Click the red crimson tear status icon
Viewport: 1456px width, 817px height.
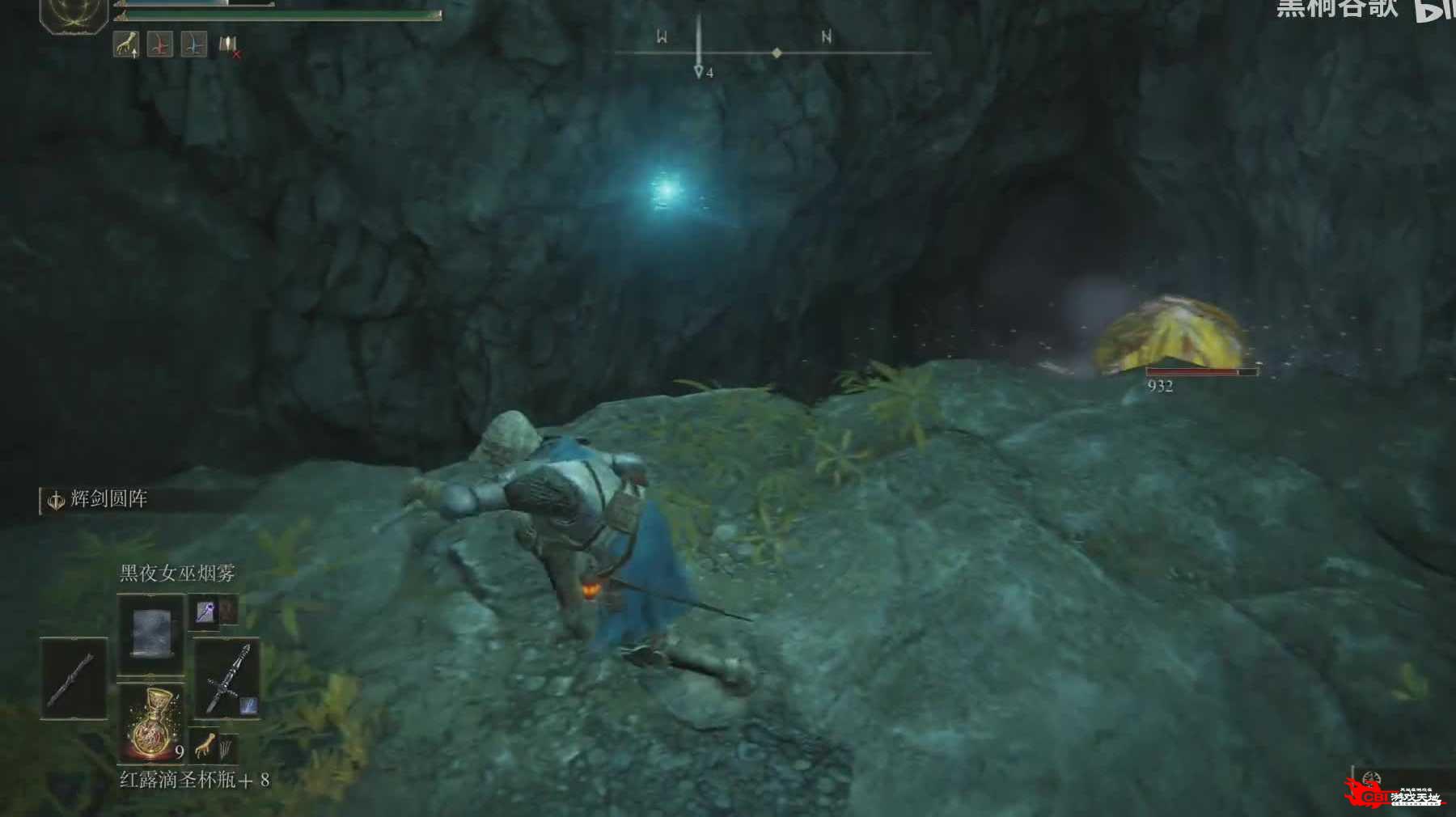pyautogui.click(x=160, y=44)
